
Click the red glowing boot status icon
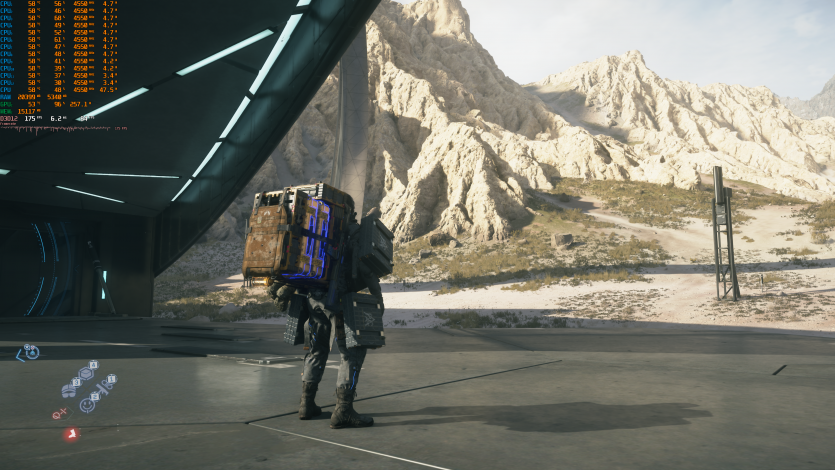click(x=71, y=434)
